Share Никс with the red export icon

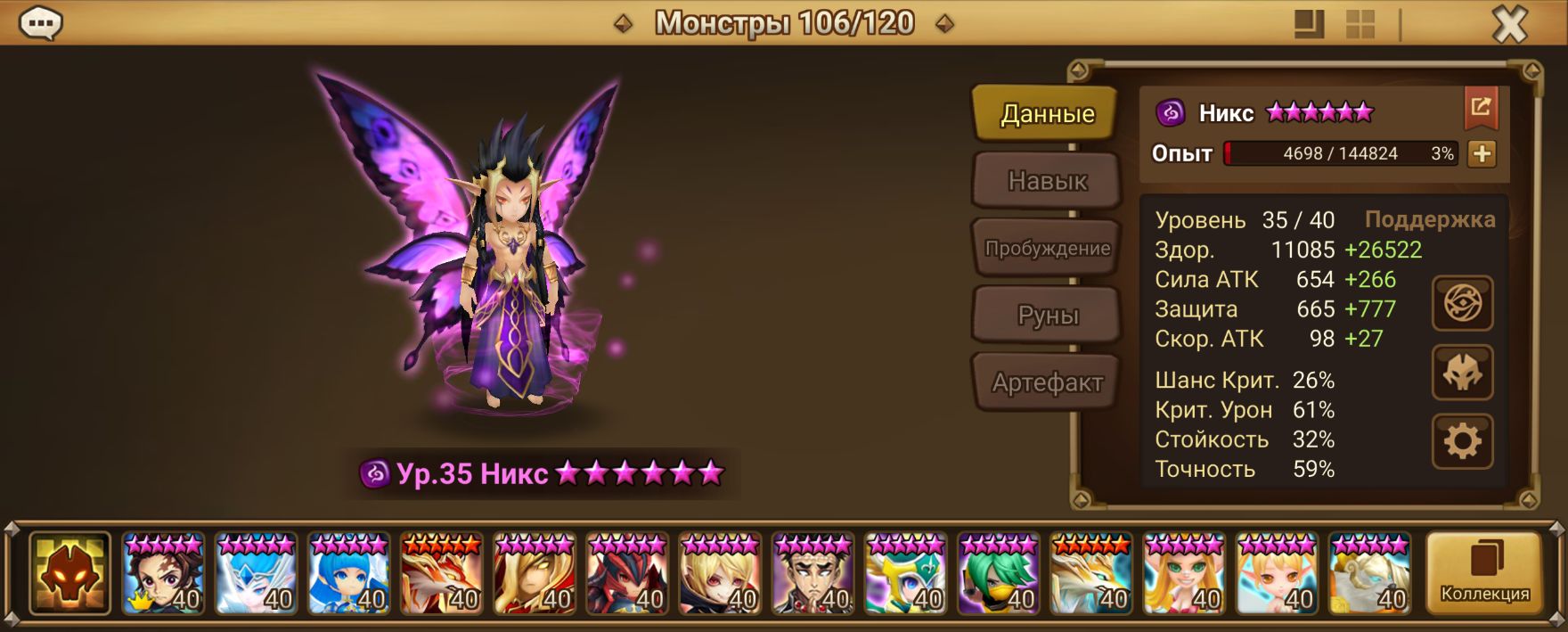[1481, 108]
